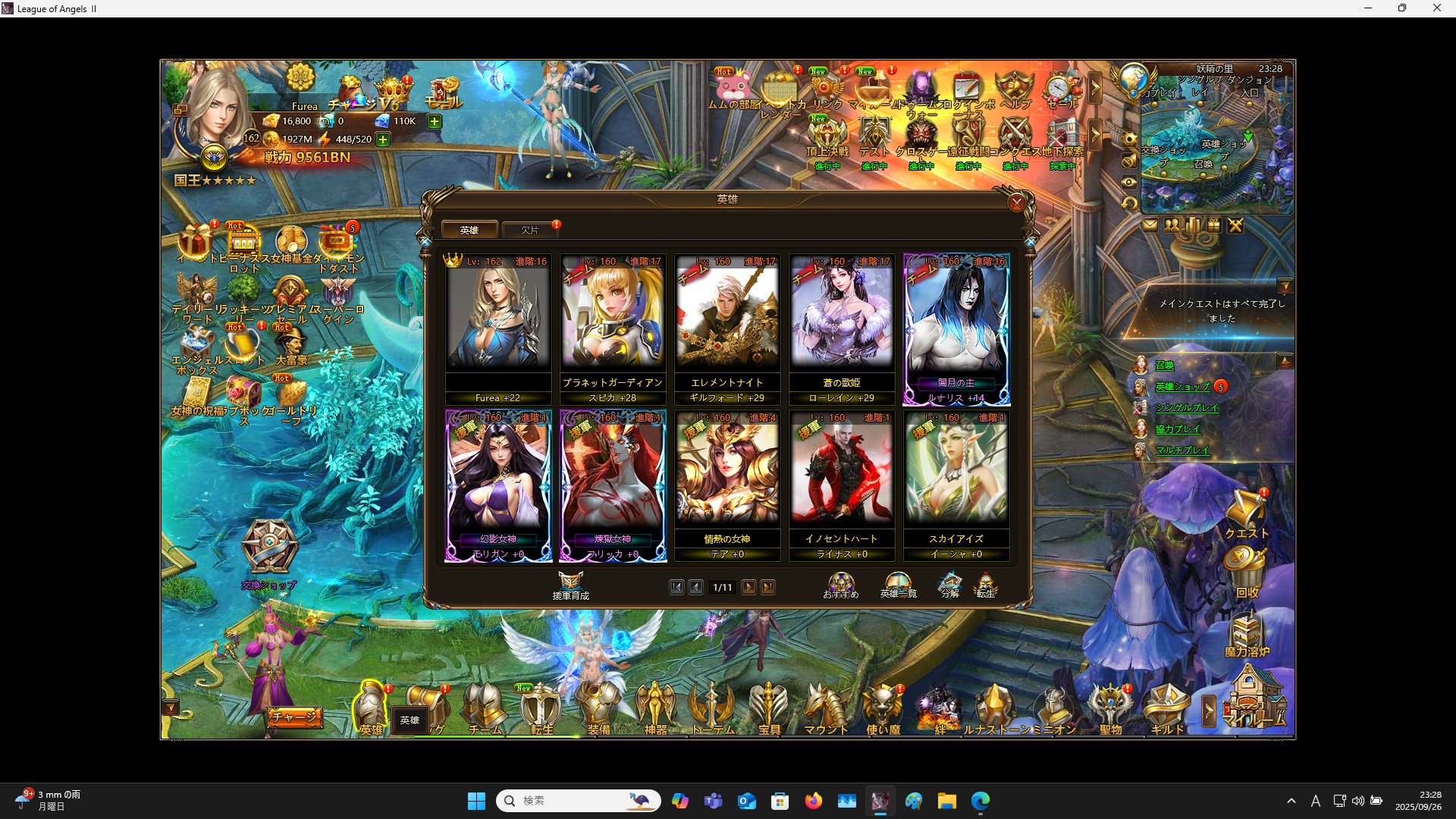This screenshot has width=1456, height=819.
Task: Go to next hero page with the arrow
Action: coord(749,586)
